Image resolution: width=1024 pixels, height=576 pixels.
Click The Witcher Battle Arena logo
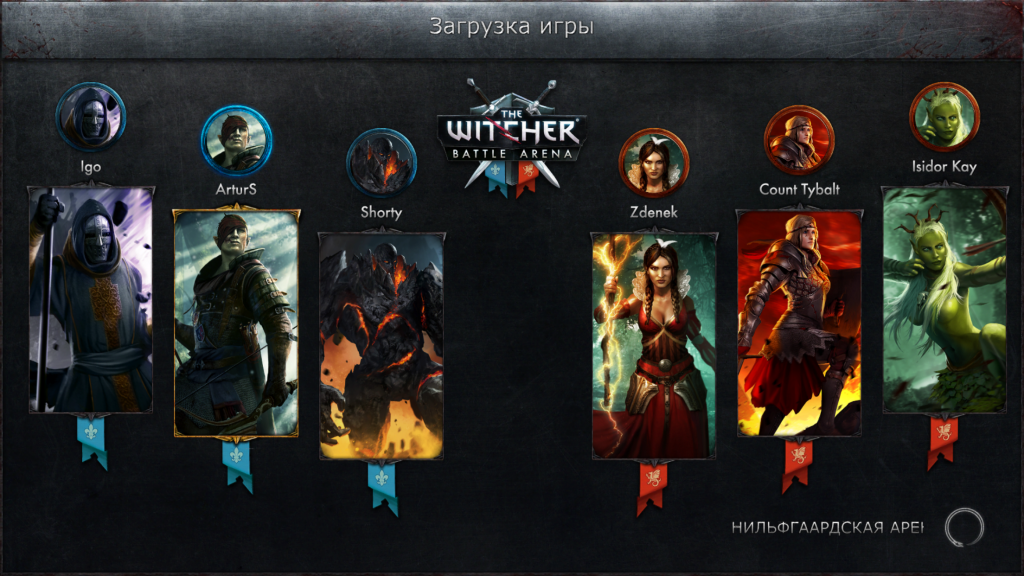point(512,135)
